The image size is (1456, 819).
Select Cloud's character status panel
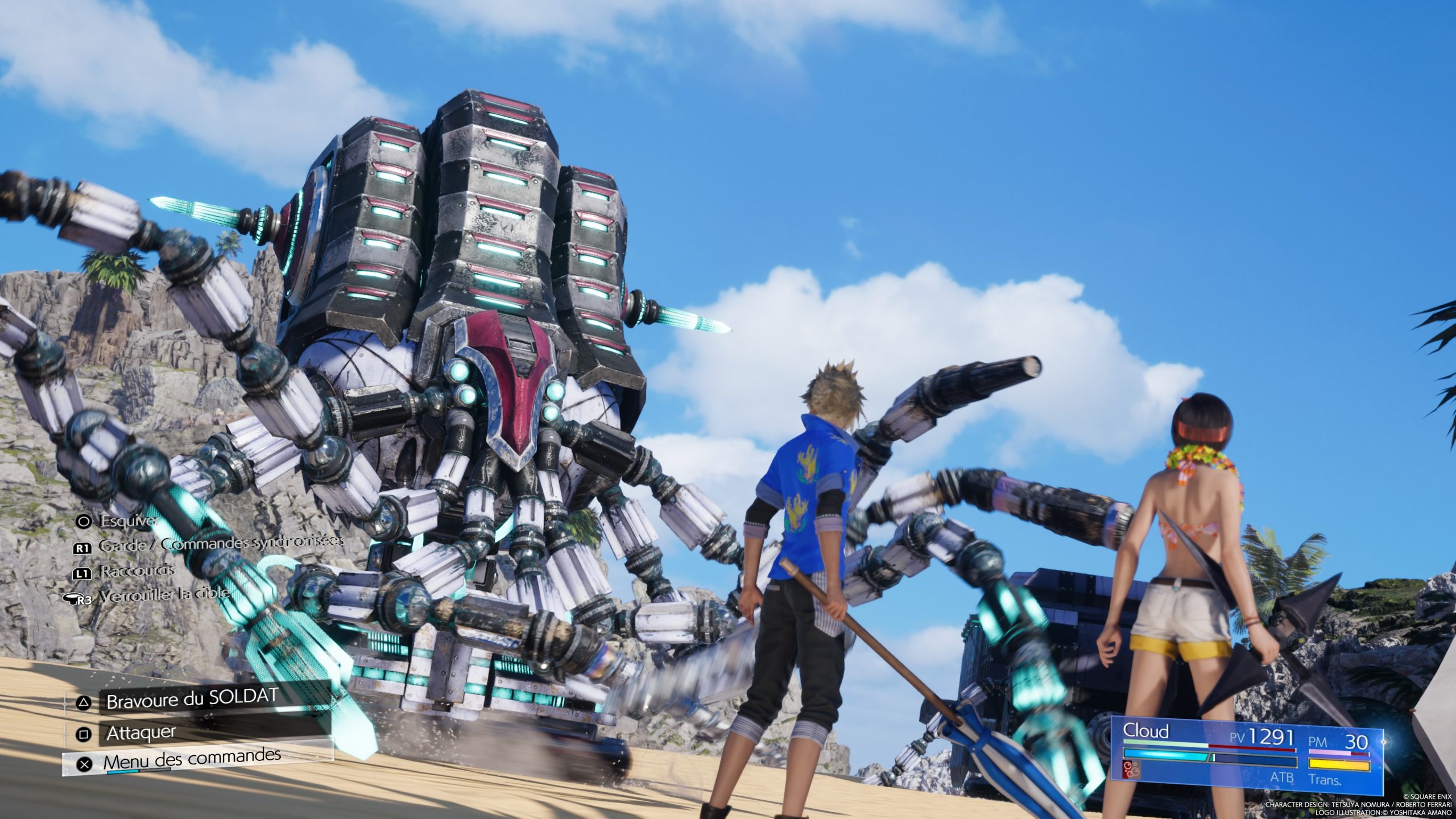[x=1246, y=754]
